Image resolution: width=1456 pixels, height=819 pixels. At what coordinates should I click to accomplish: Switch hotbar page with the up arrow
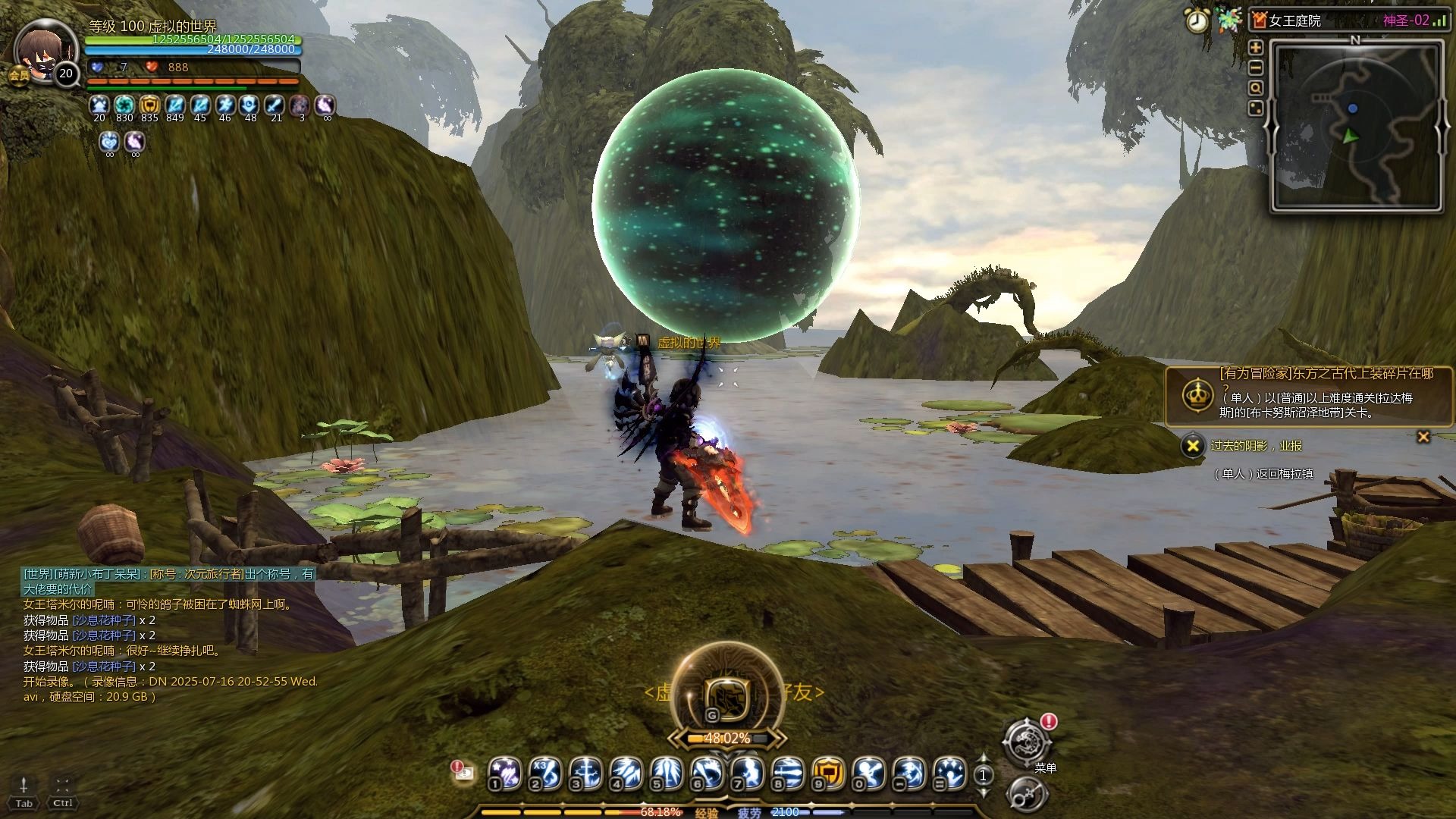point(984,758)
